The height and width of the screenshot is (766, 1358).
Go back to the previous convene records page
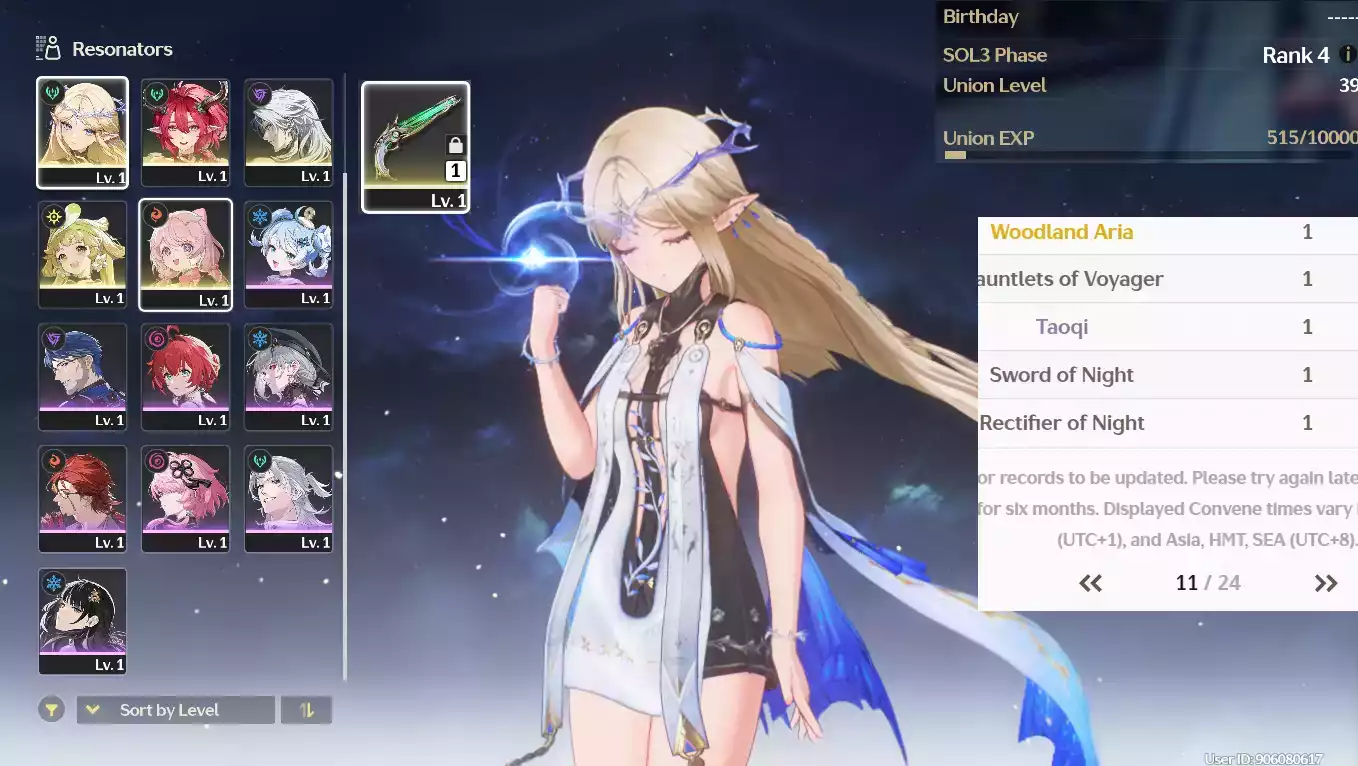[1090, 583]
